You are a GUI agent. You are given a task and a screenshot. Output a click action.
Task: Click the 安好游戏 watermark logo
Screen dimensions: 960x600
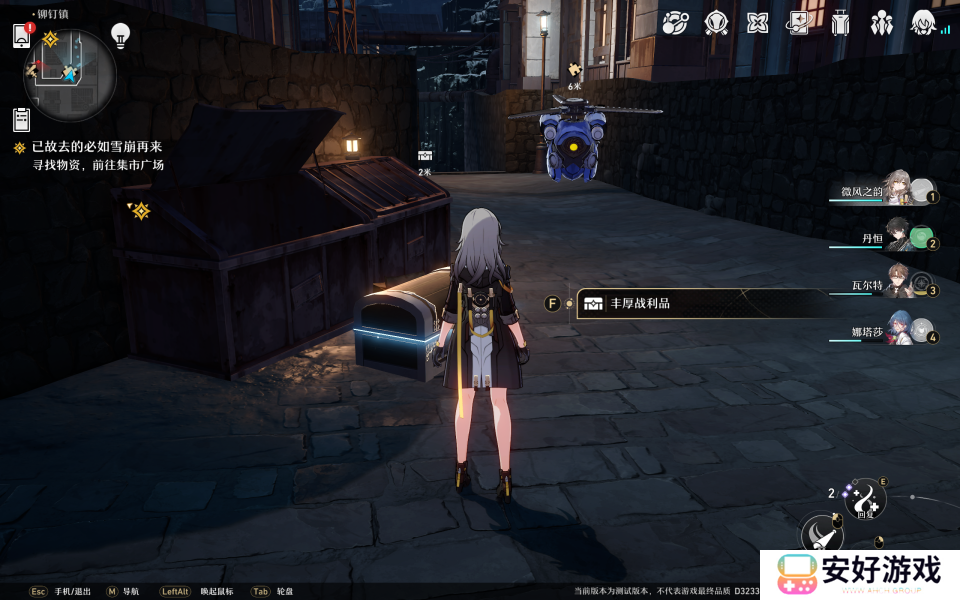pos(860,574)
